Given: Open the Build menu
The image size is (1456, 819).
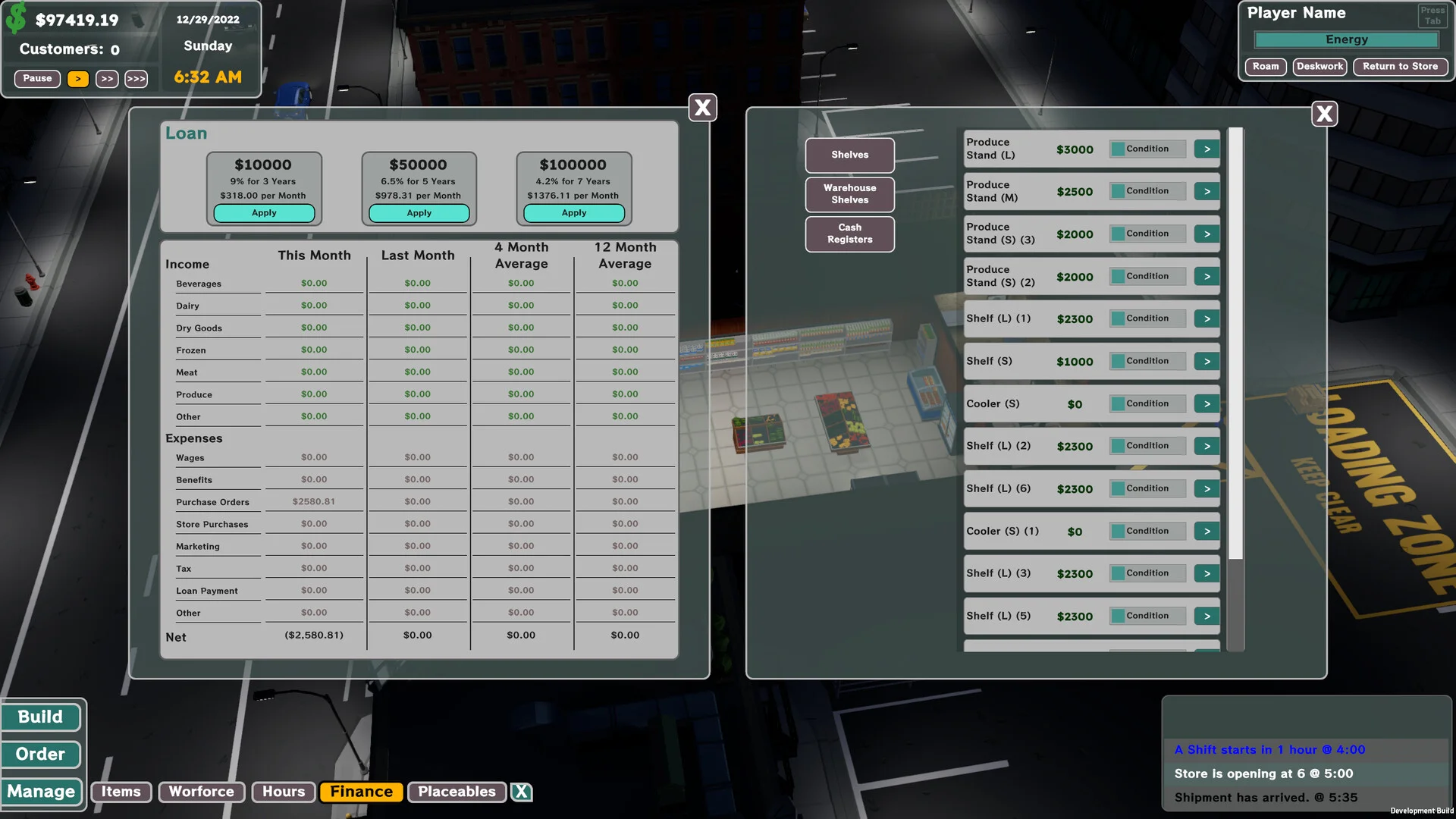Looking at the screenshot, I should pyautogui.click(x=41, y=717).
